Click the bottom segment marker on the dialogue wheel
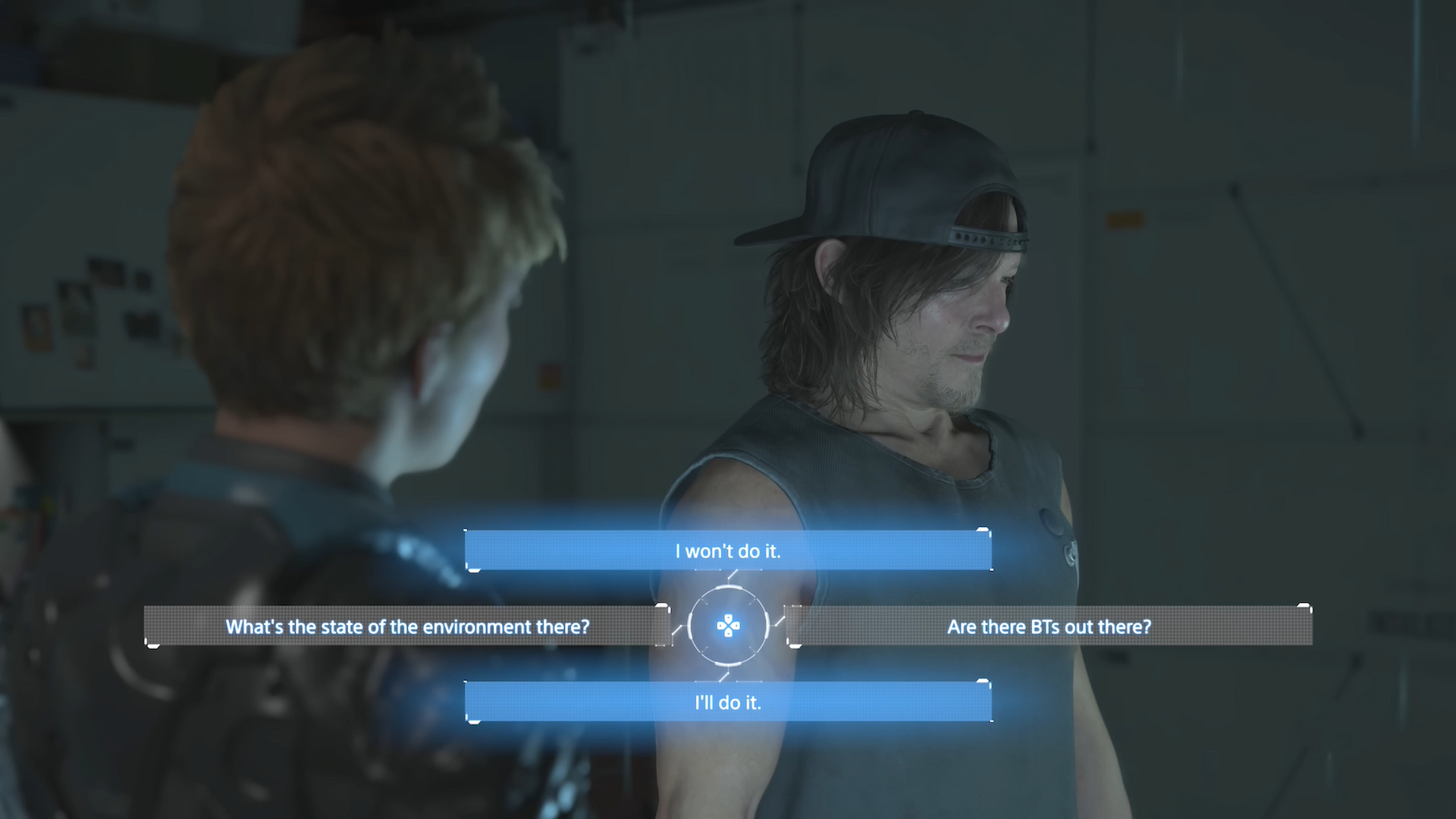The height and width of the screenshot is (819, 1456). 728,664
